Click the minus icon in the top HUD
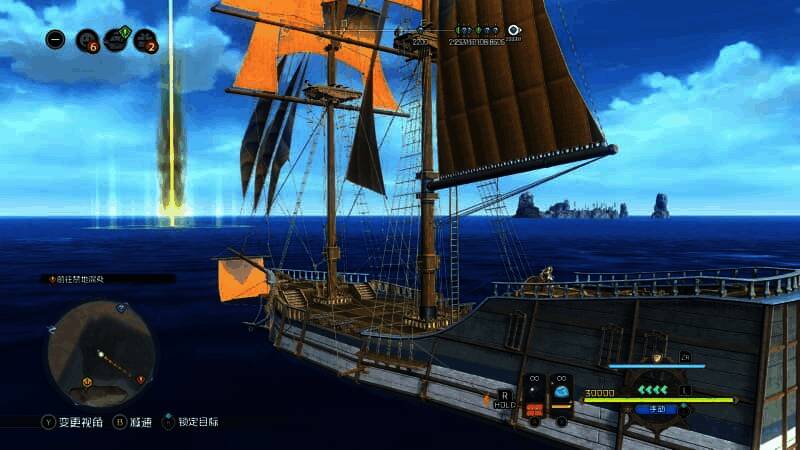800x450 pixels. (56, 40)
